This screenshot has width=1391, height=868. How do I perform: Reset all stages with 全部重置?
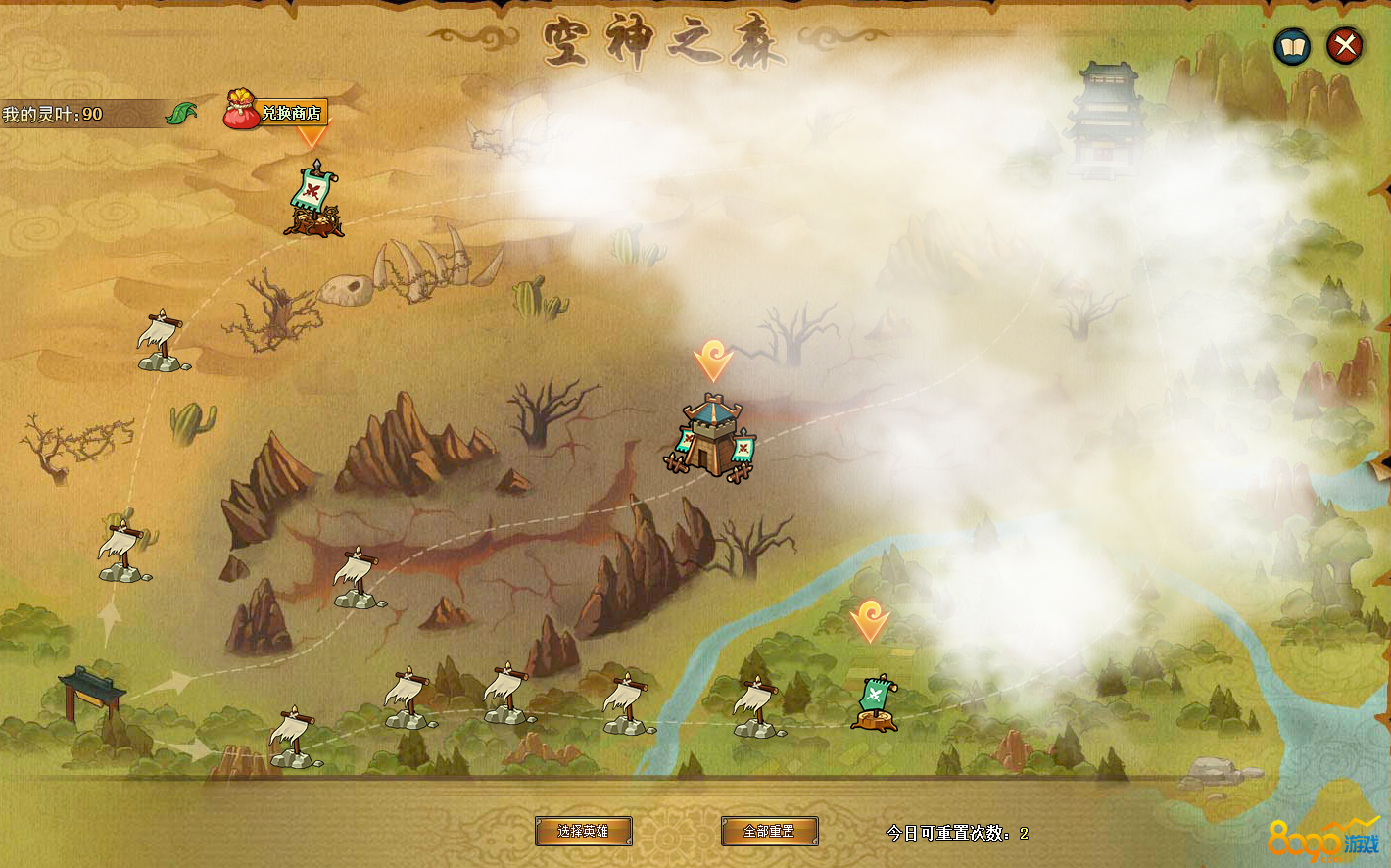pos(769,831)
